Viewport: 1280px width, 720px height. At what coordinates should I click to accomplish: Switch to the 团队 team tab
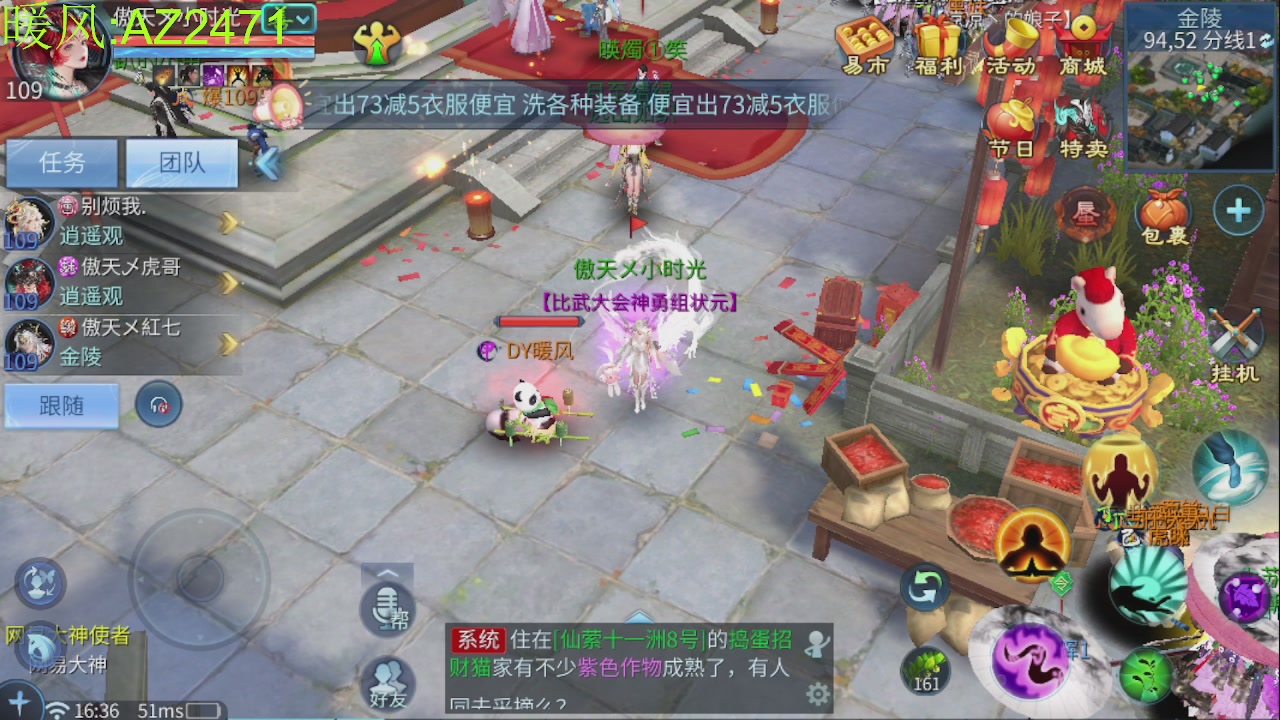coord(182,163)
